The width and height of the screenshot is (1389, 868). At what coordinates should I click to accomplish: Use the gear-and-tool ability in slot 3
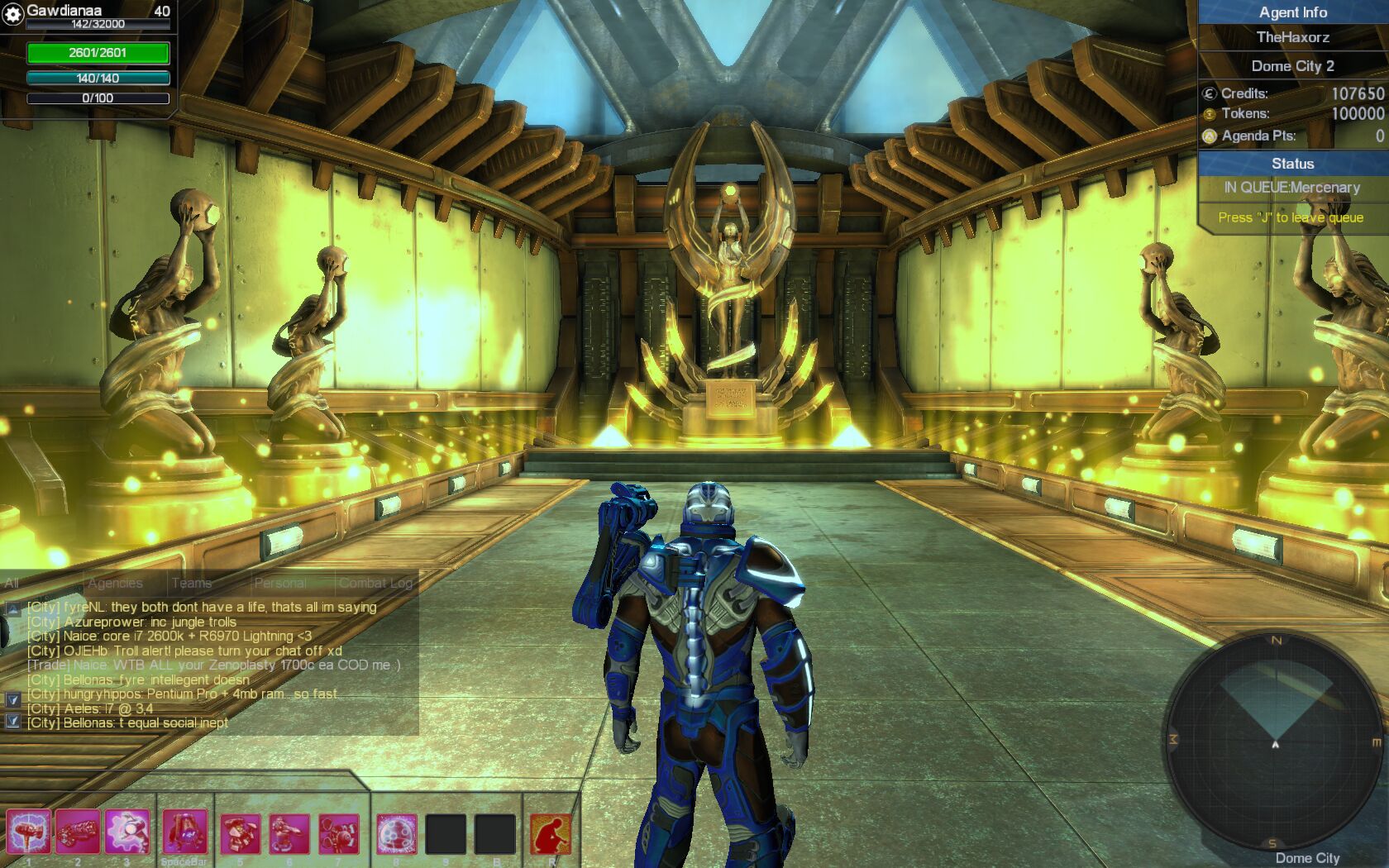(127, 832)
